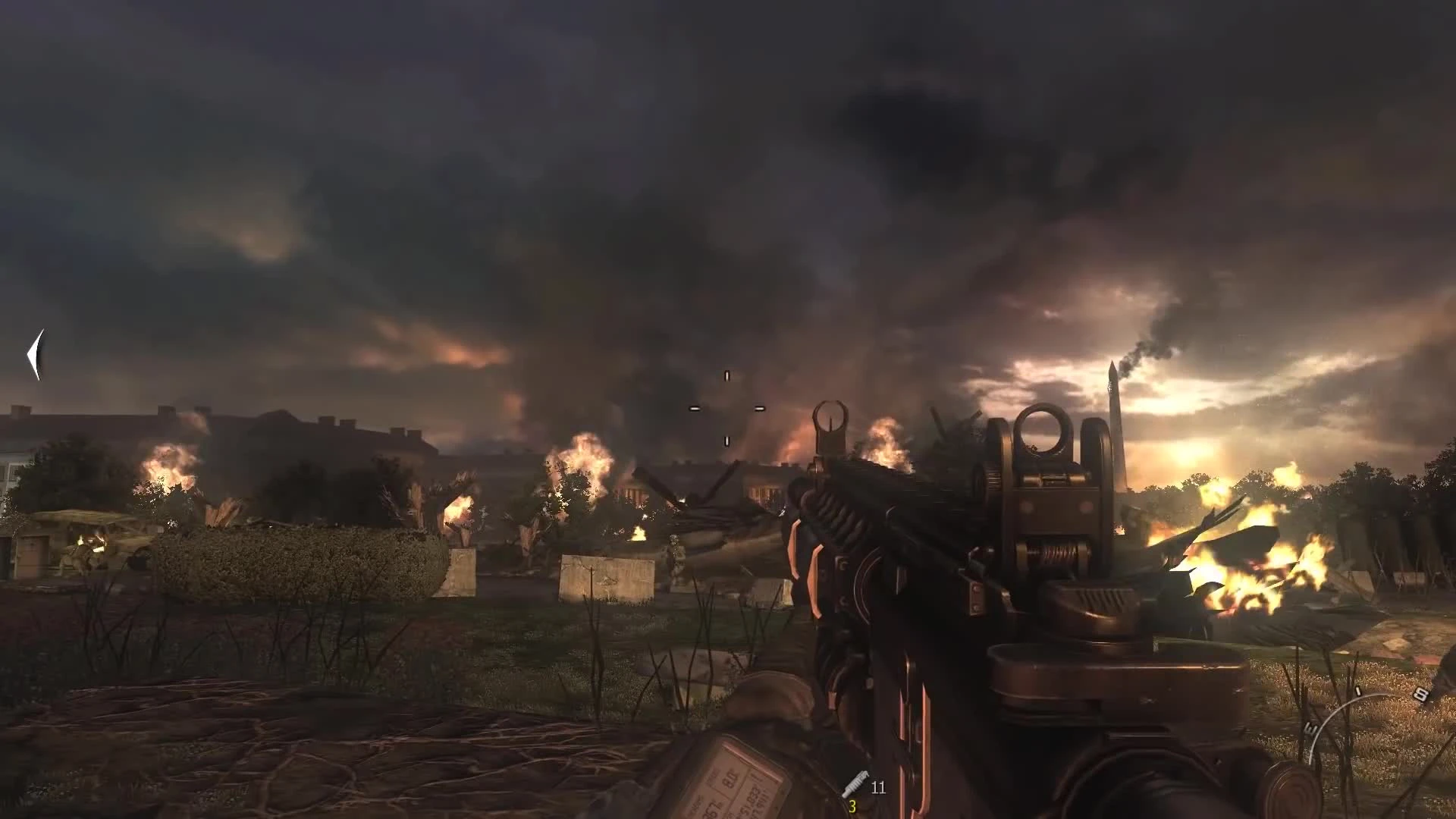Select the yellow grenade count number 3
Image resolution: width=1456 pixels, height=819 pixels.
(852, 807)
